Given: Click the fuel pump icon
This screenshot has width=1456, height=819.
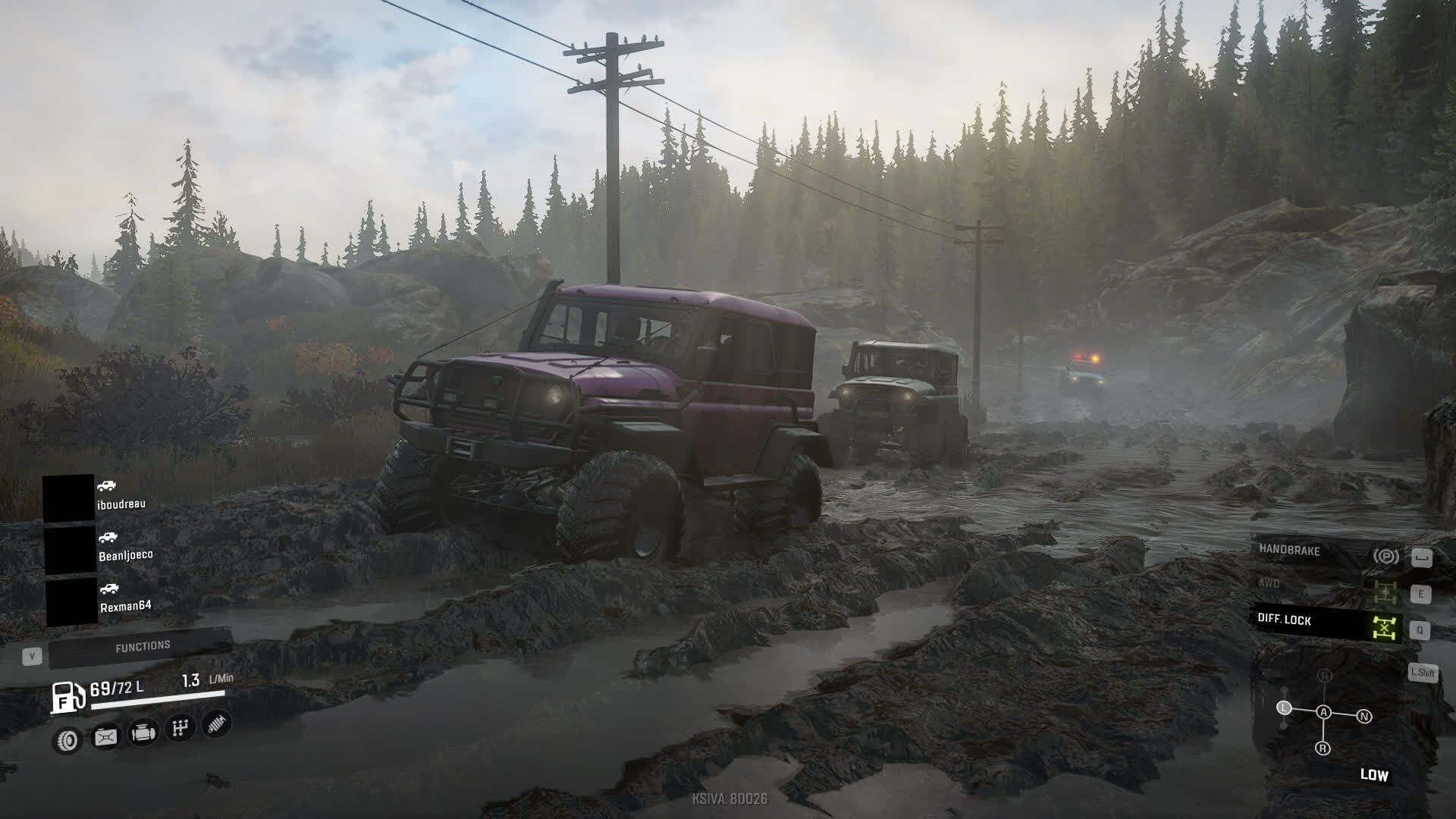Looking at the screenshot, I should coord(67,697).
